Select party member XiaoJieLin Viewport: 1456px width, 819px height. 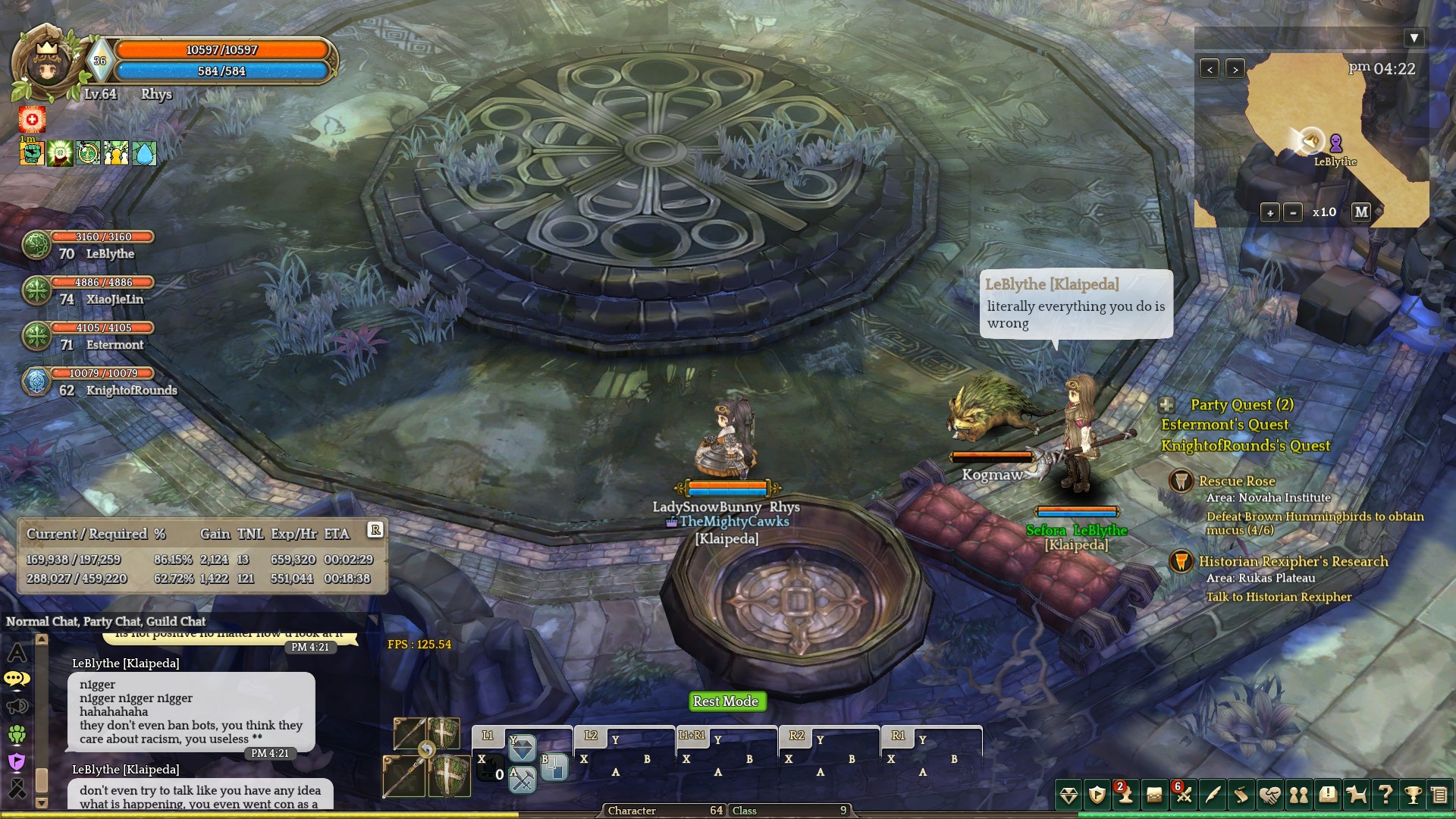coord(114,299)
